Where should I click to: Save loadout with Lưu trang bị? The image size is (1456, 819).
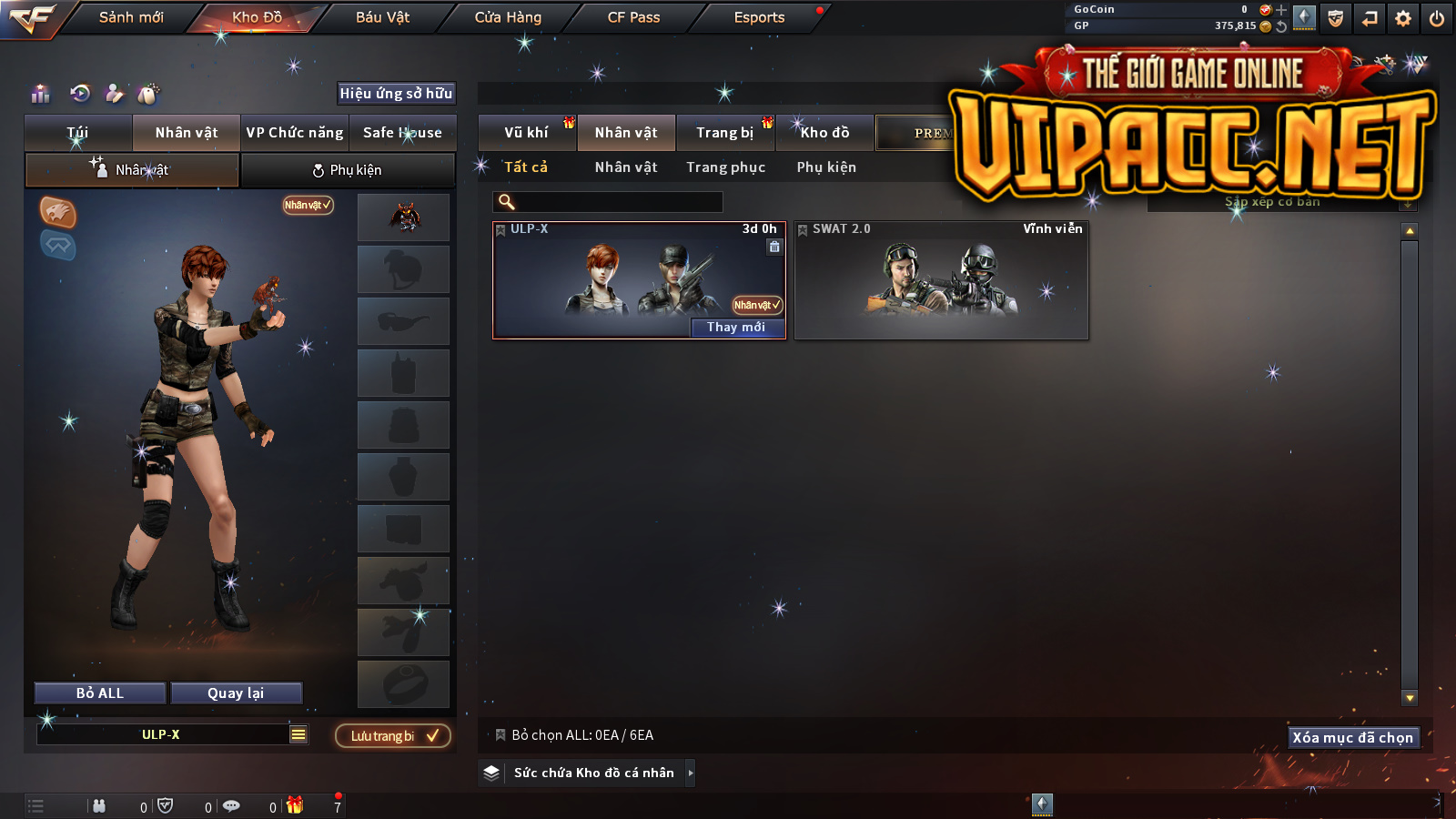[393, 735]
